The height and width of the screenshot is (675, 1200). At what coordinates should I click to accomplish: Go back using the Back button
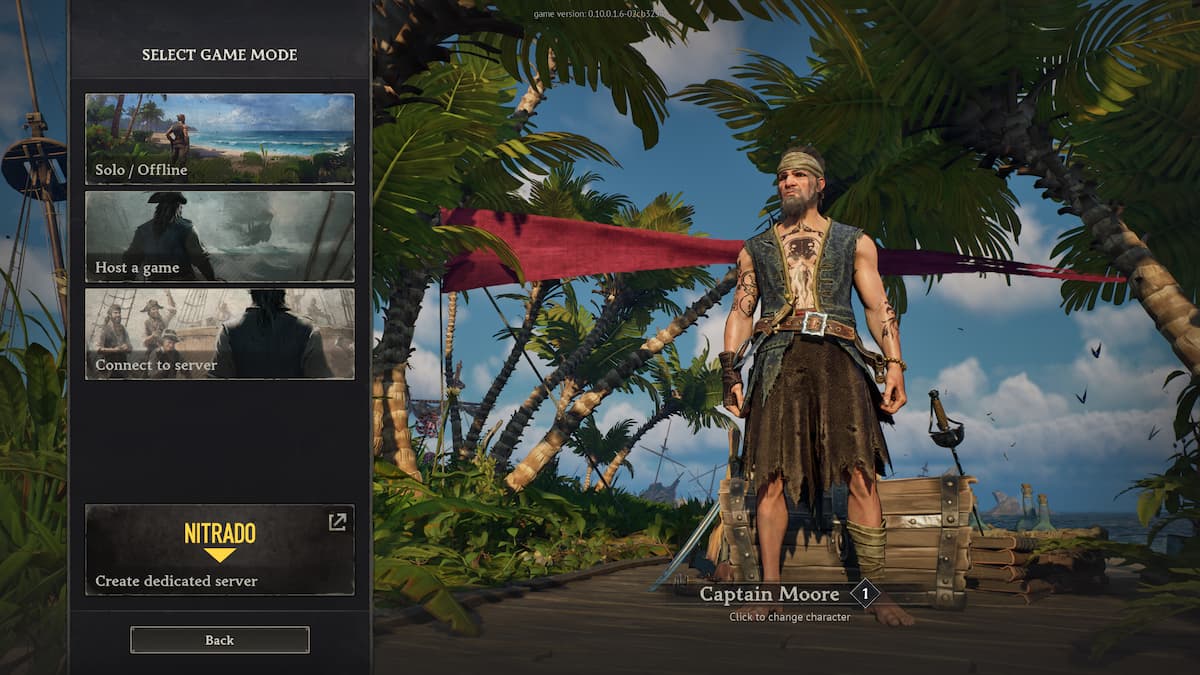click(x=219, y=640)
